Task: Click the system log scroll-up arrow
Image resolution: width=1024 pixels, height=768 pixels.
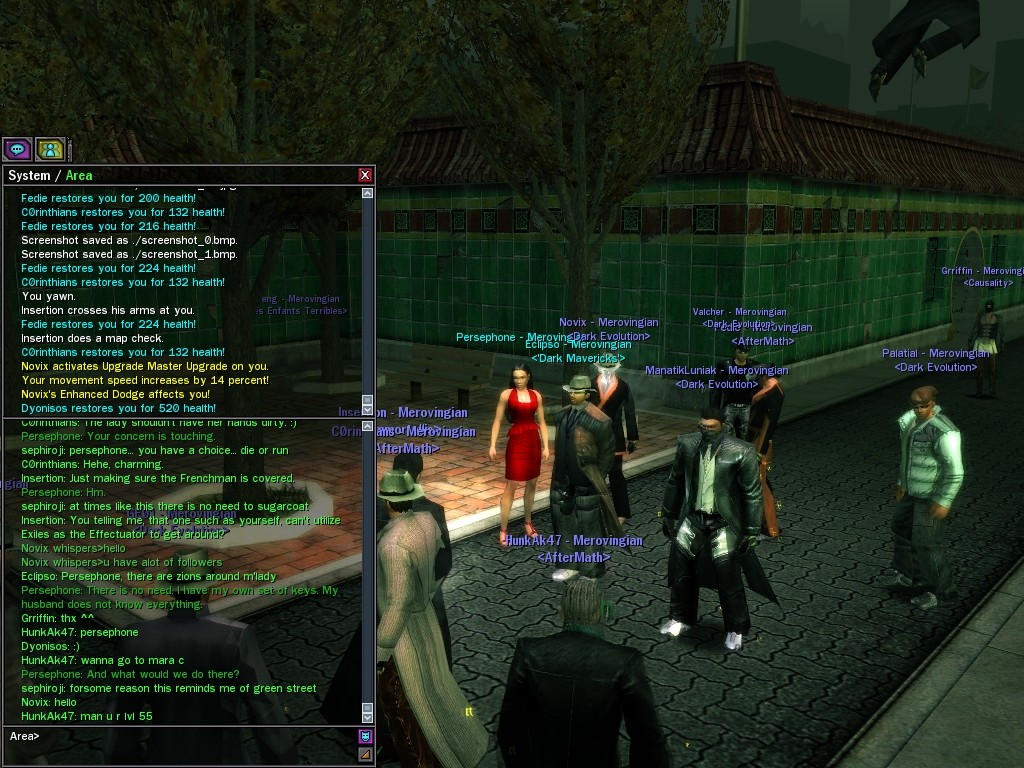Action: coord(367,193)
